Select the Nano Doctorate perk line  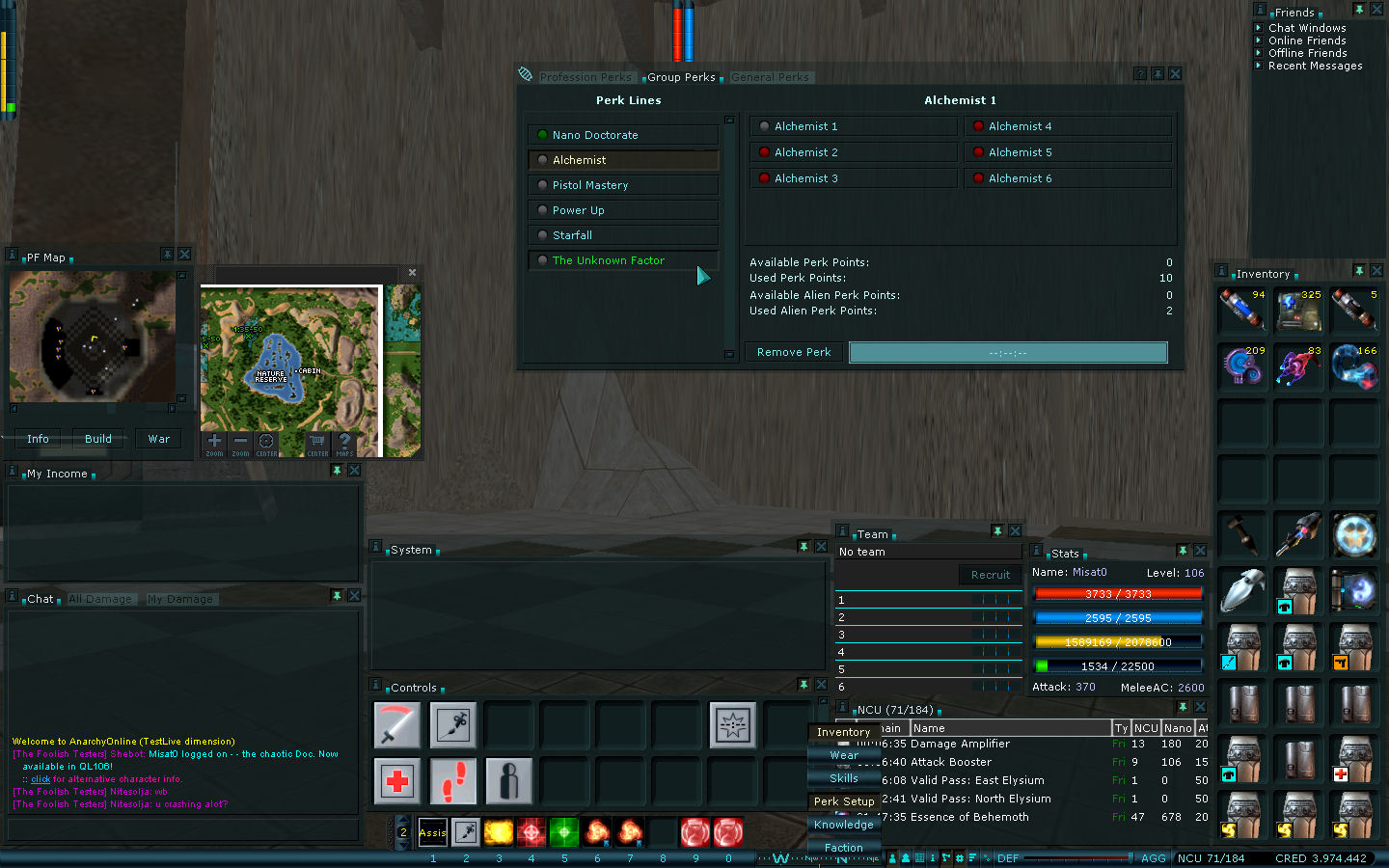point(595,135)
